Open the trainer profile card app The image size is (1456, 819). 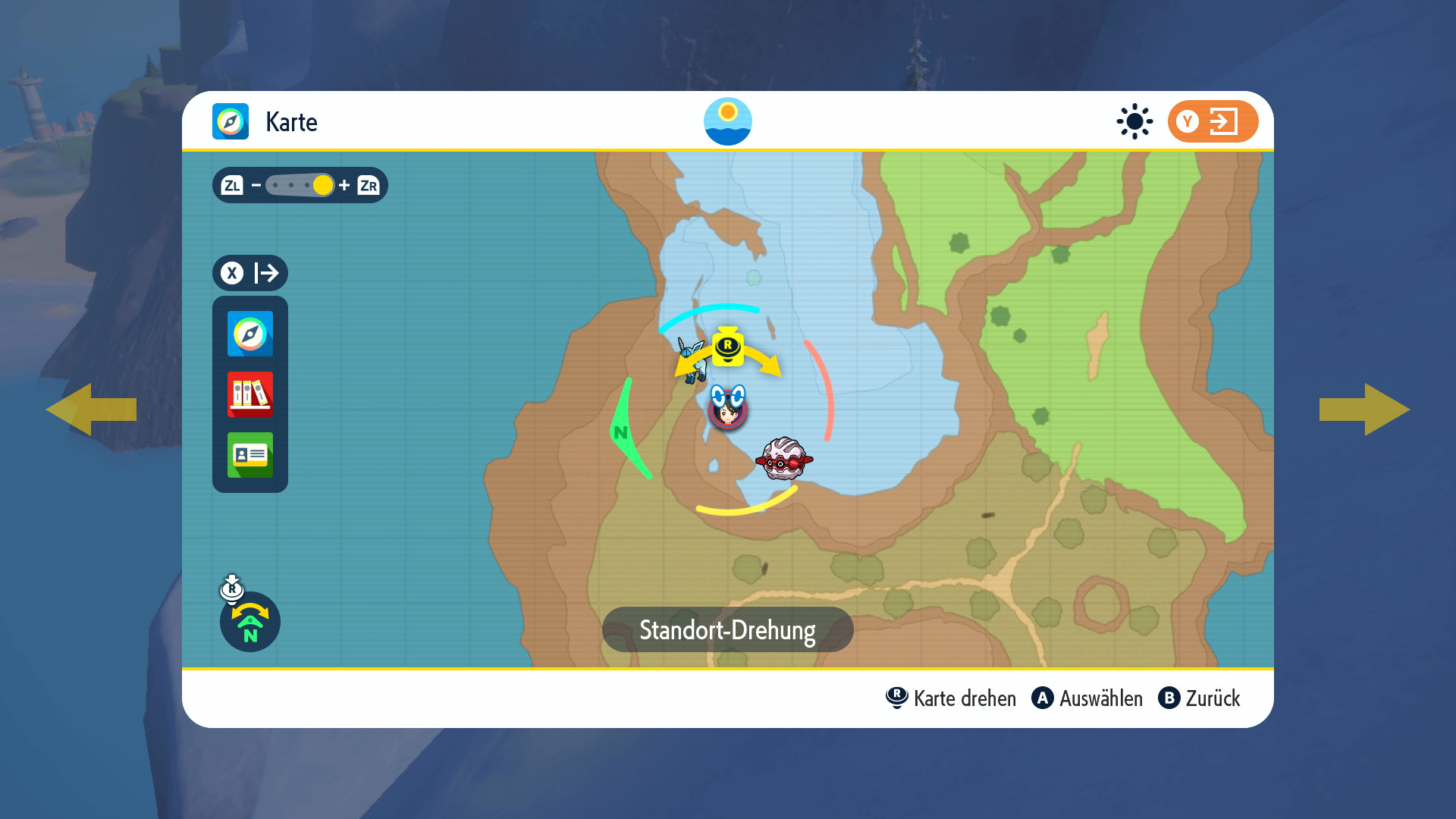(x=249, y=455)
